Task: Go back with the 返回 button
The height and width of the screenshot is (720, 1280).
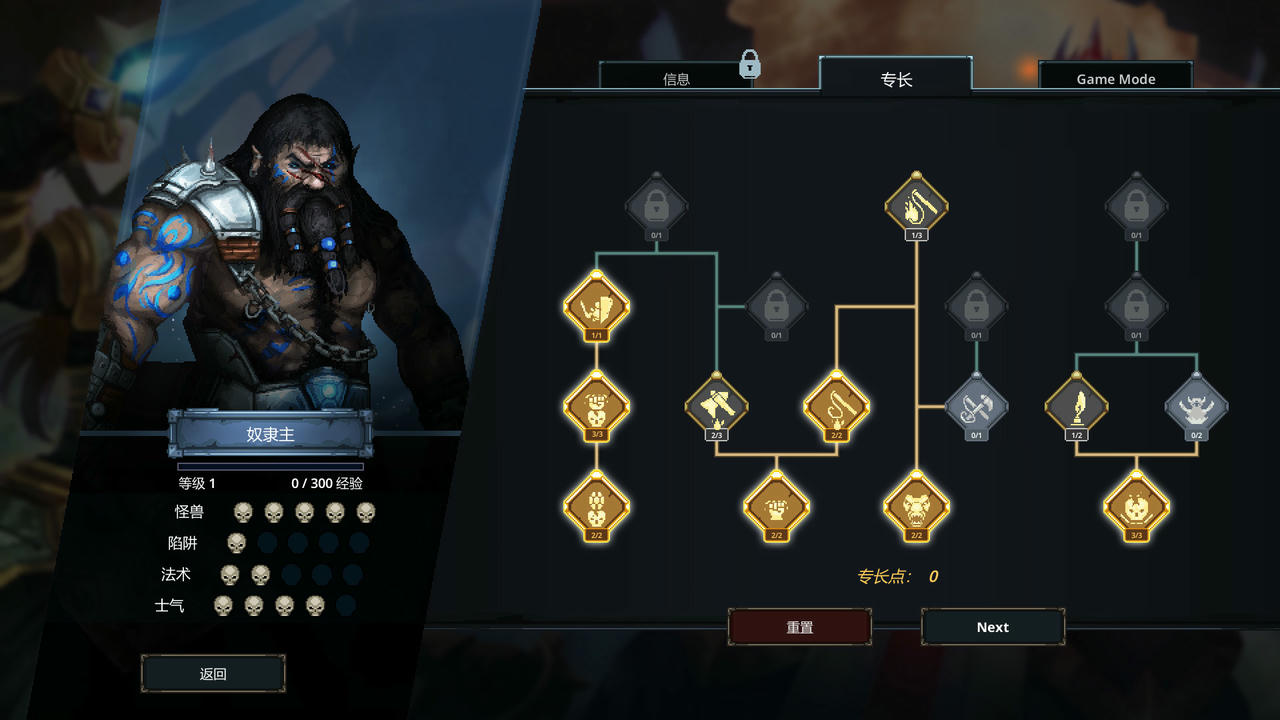Action: tap(213, 674)
